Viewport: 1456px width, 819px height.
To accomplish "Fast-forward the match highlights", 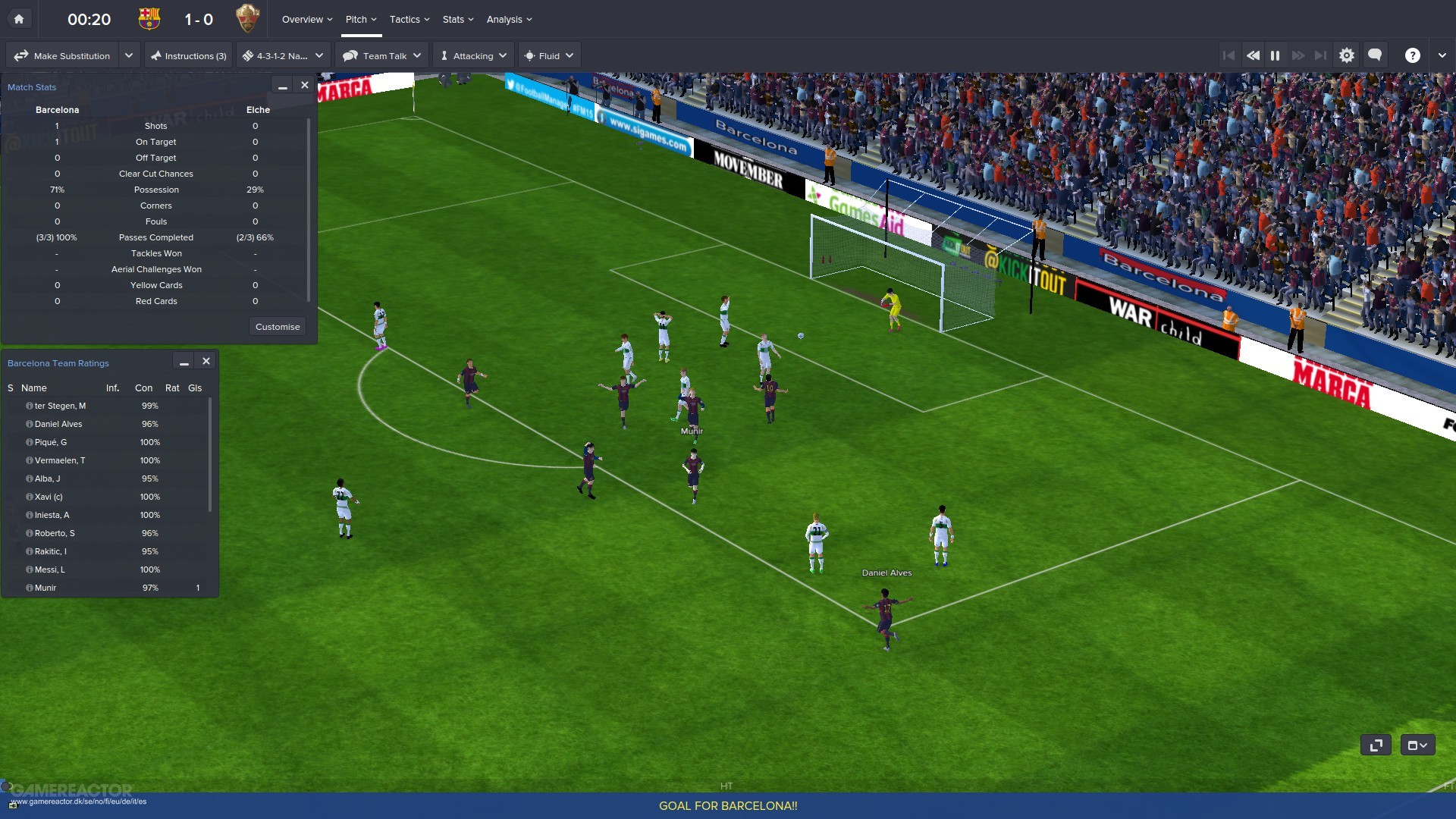I will [1298, 55].
